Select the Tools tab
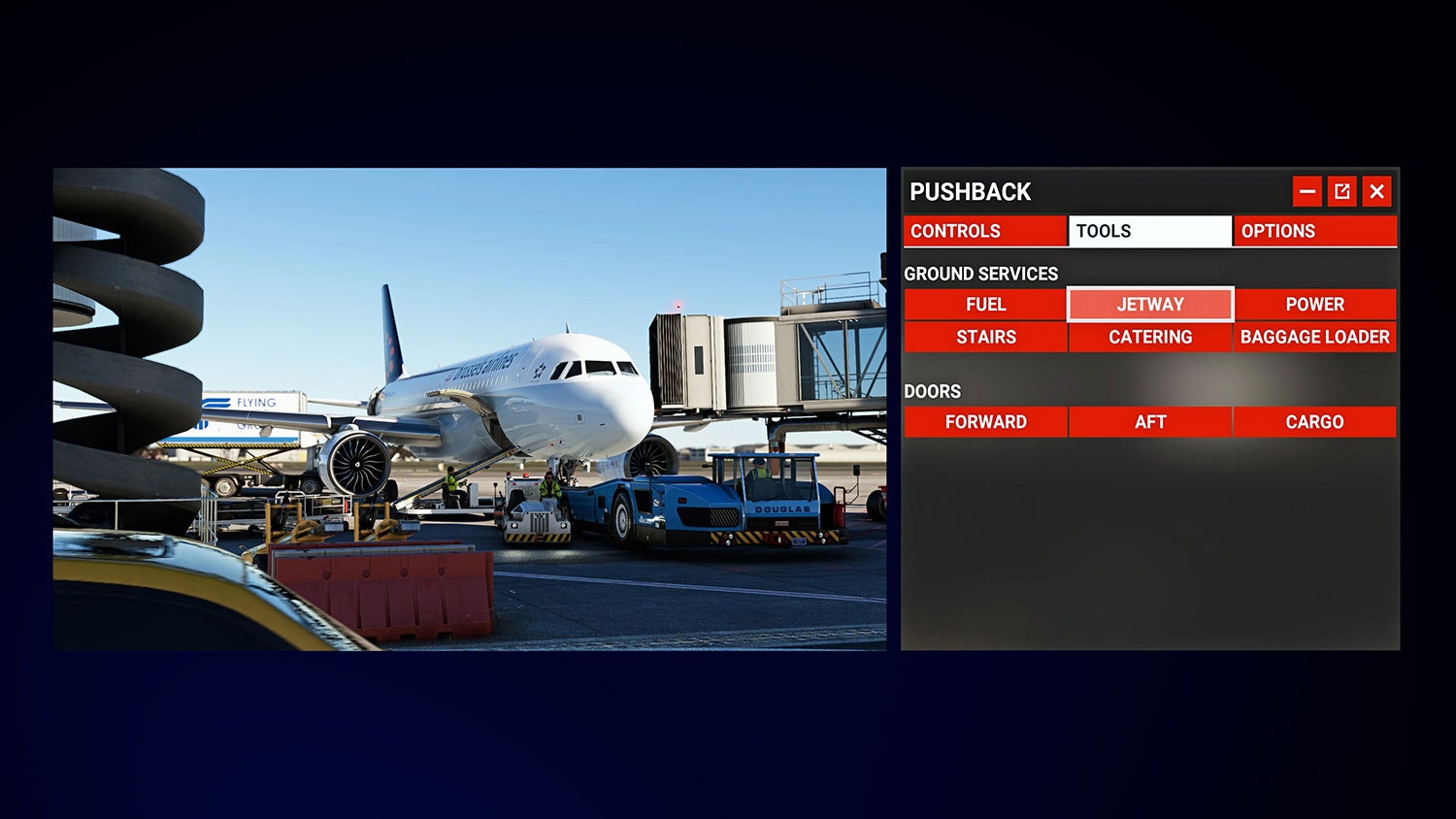 click(1149, 231)
